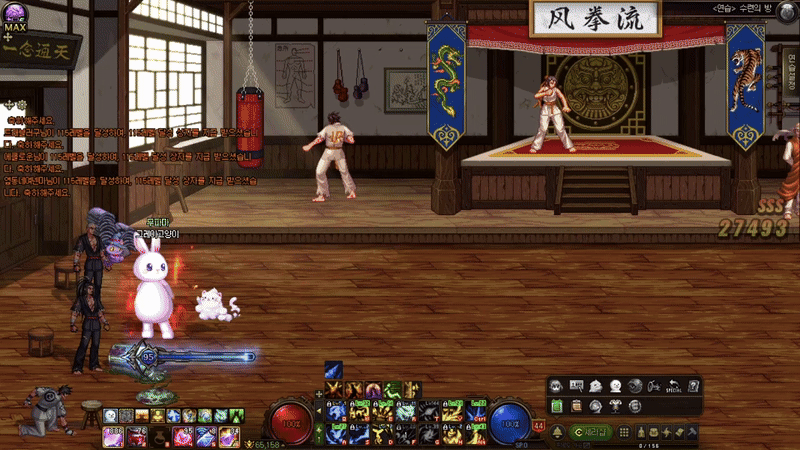Screen dimensions: 800x450
Task: Open the question mark help icon
Action: 694,386
